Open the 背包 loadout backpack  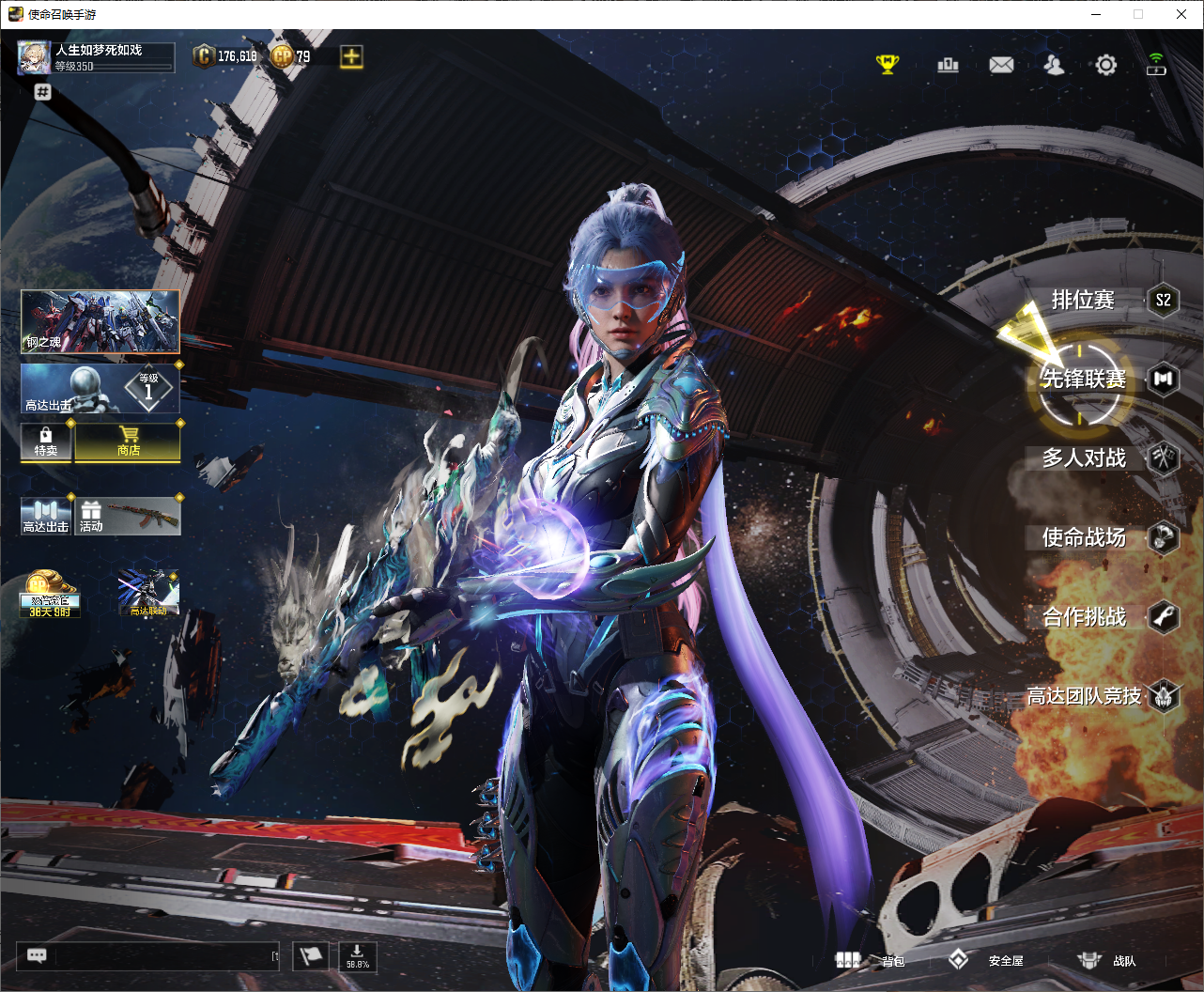point(871,960)
